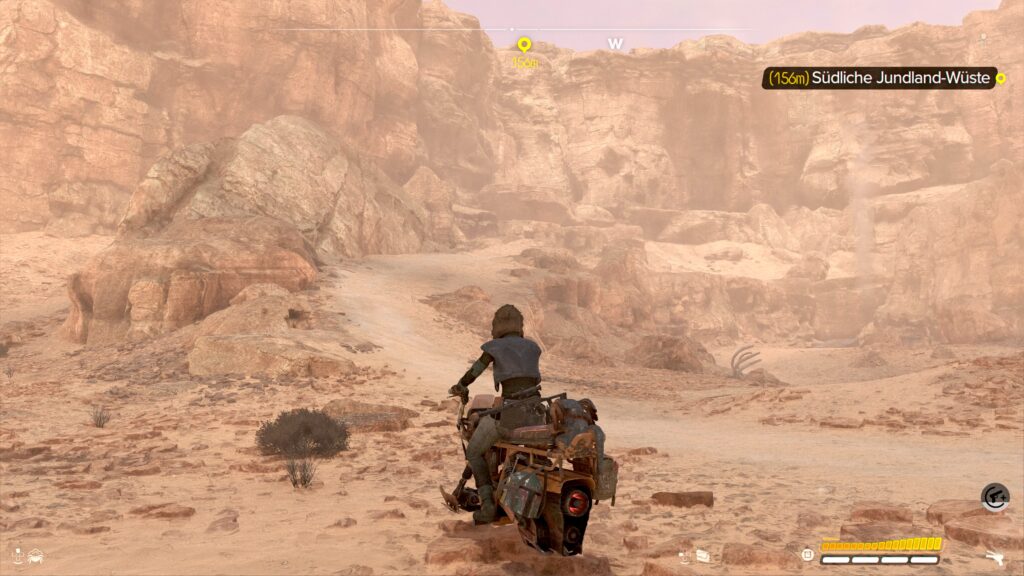Click the yellow waypoint marker on the compass
Screen dimensions: 1024x576
(x=524, y=45)
